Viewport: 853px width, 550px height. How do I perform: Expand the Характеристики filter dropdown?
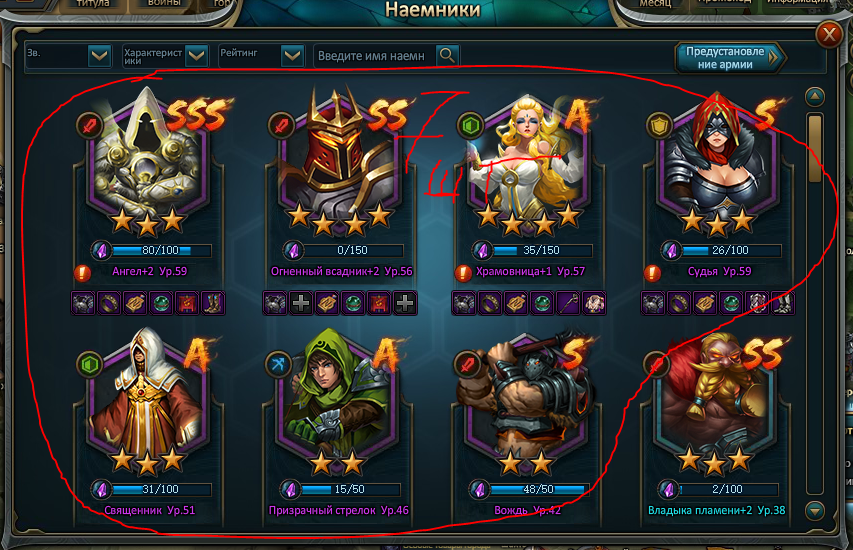pos(196,56)
